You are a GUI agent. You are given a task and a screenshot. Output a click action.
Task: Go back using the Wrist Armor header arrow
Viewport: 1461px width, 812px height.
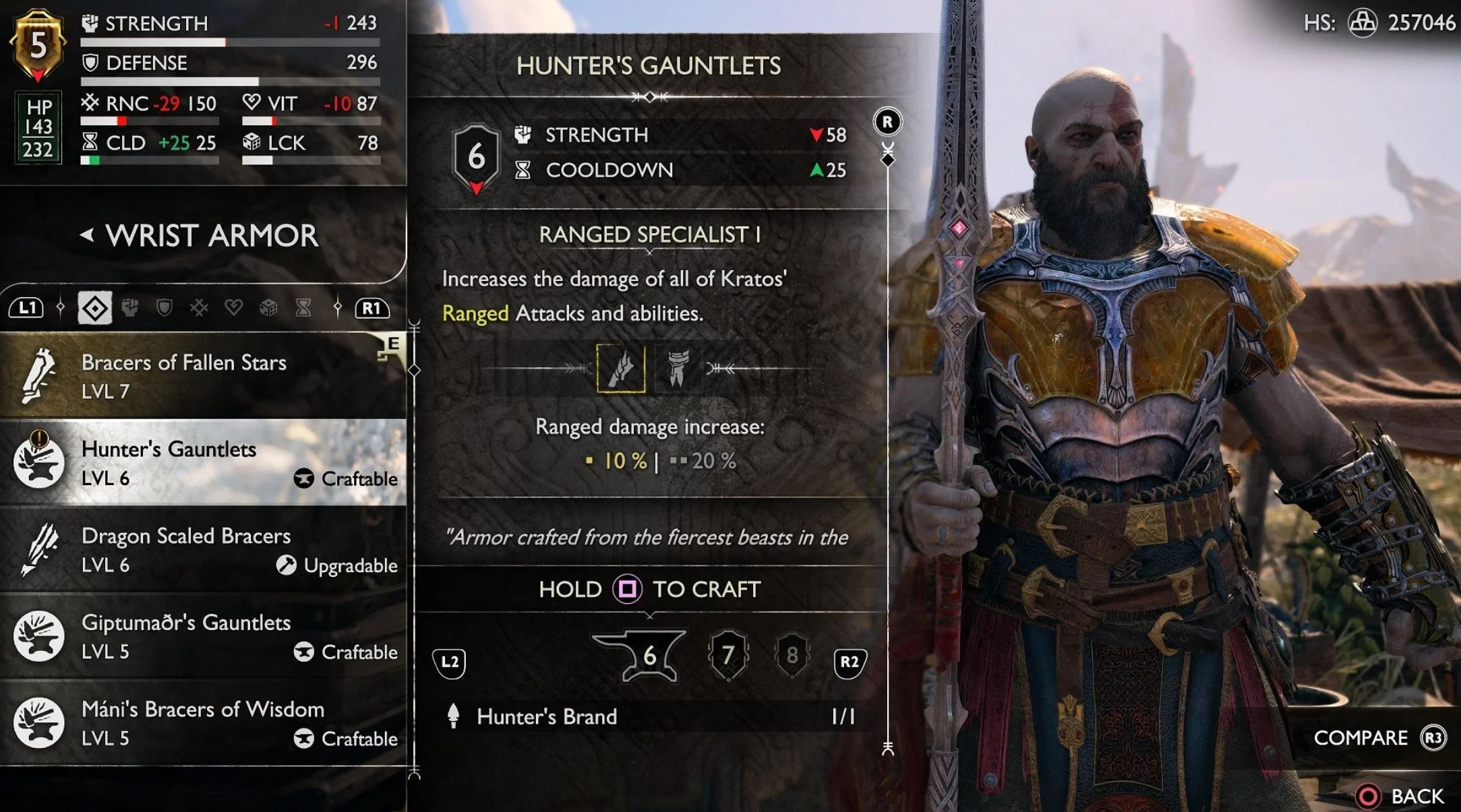tap(87, 235)
